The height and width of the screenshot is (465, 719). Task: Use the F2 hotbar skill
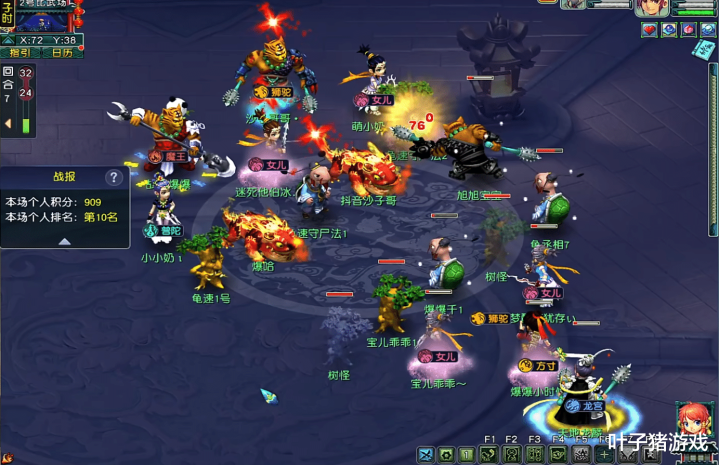coord(511,455)
